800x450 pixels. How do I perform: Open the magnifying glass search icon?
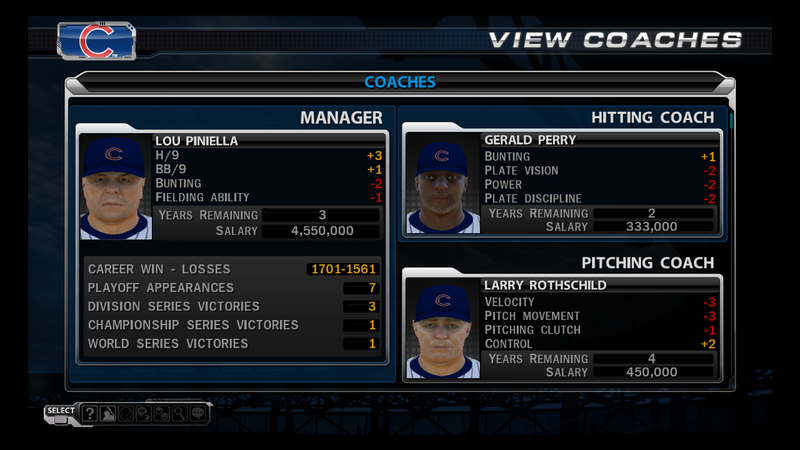[178, 413]
